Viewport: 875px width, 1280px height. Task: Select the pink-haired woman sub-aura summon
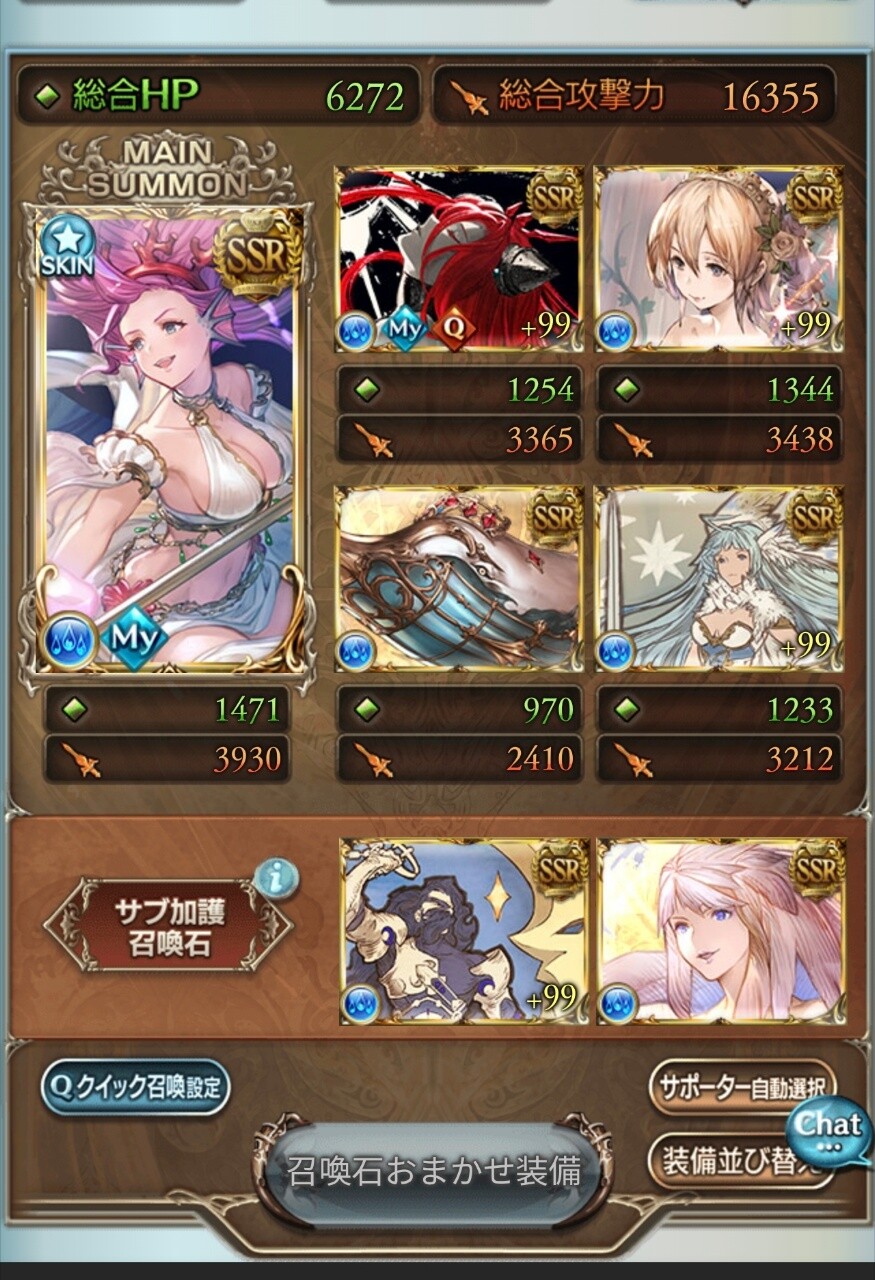click(x=720, y=930)
